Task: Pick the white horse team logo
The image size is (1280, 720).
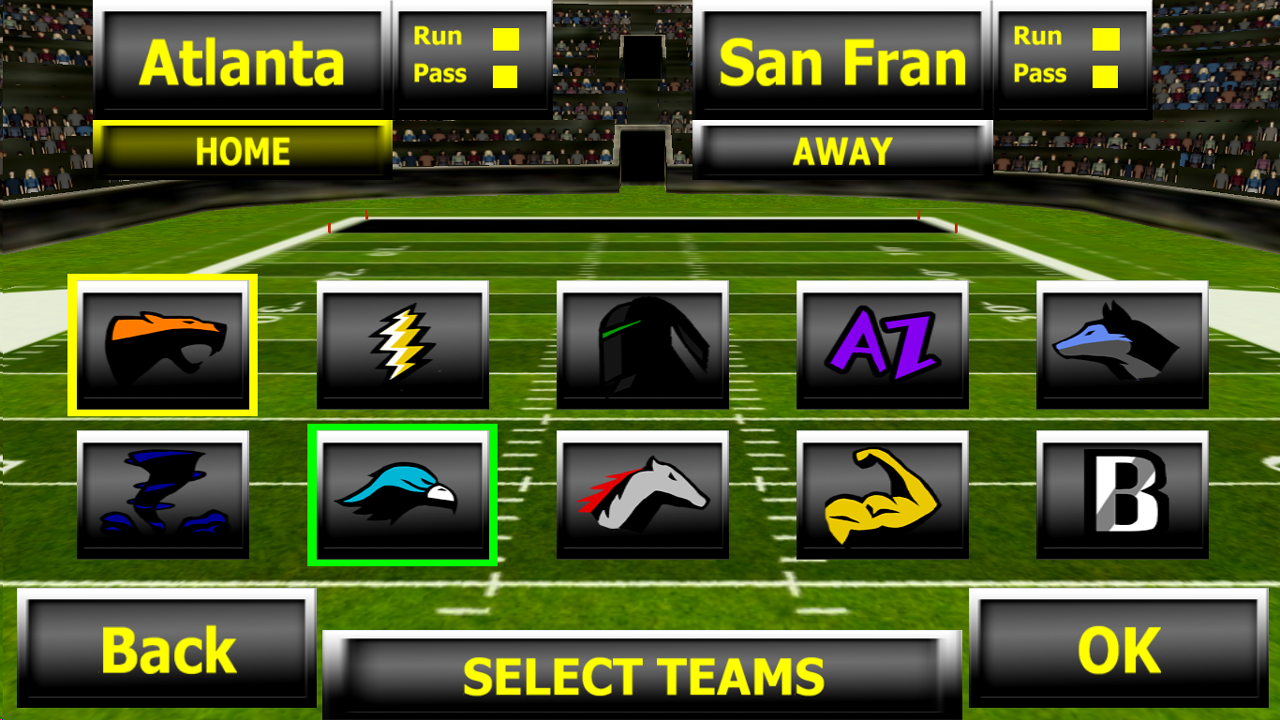Action: point(641,492)
